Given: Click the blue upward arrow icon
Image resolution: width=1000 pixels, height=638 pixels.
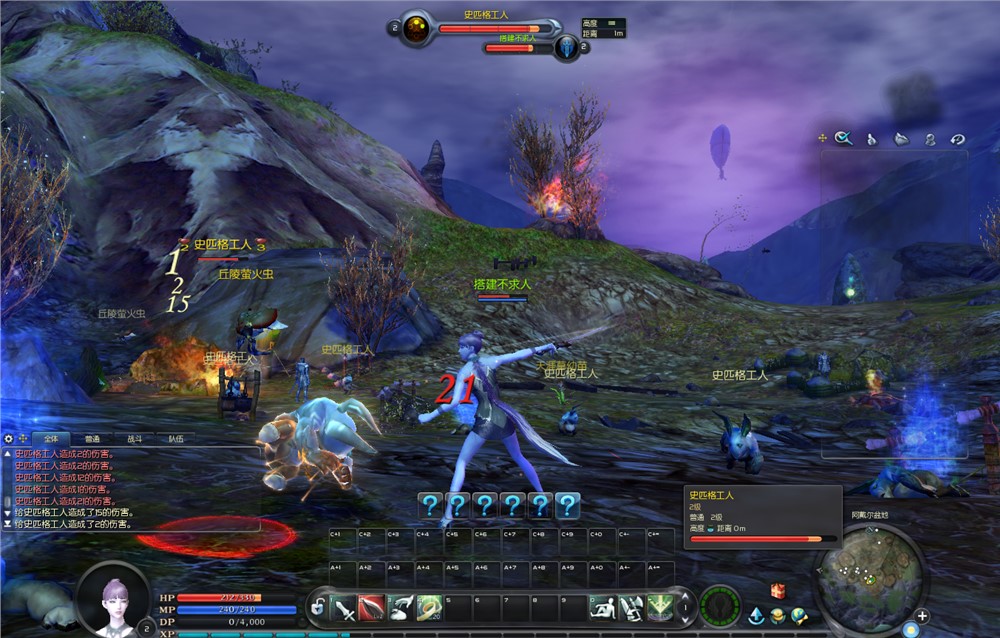Looking at the screenshot, I should point(756,616).
